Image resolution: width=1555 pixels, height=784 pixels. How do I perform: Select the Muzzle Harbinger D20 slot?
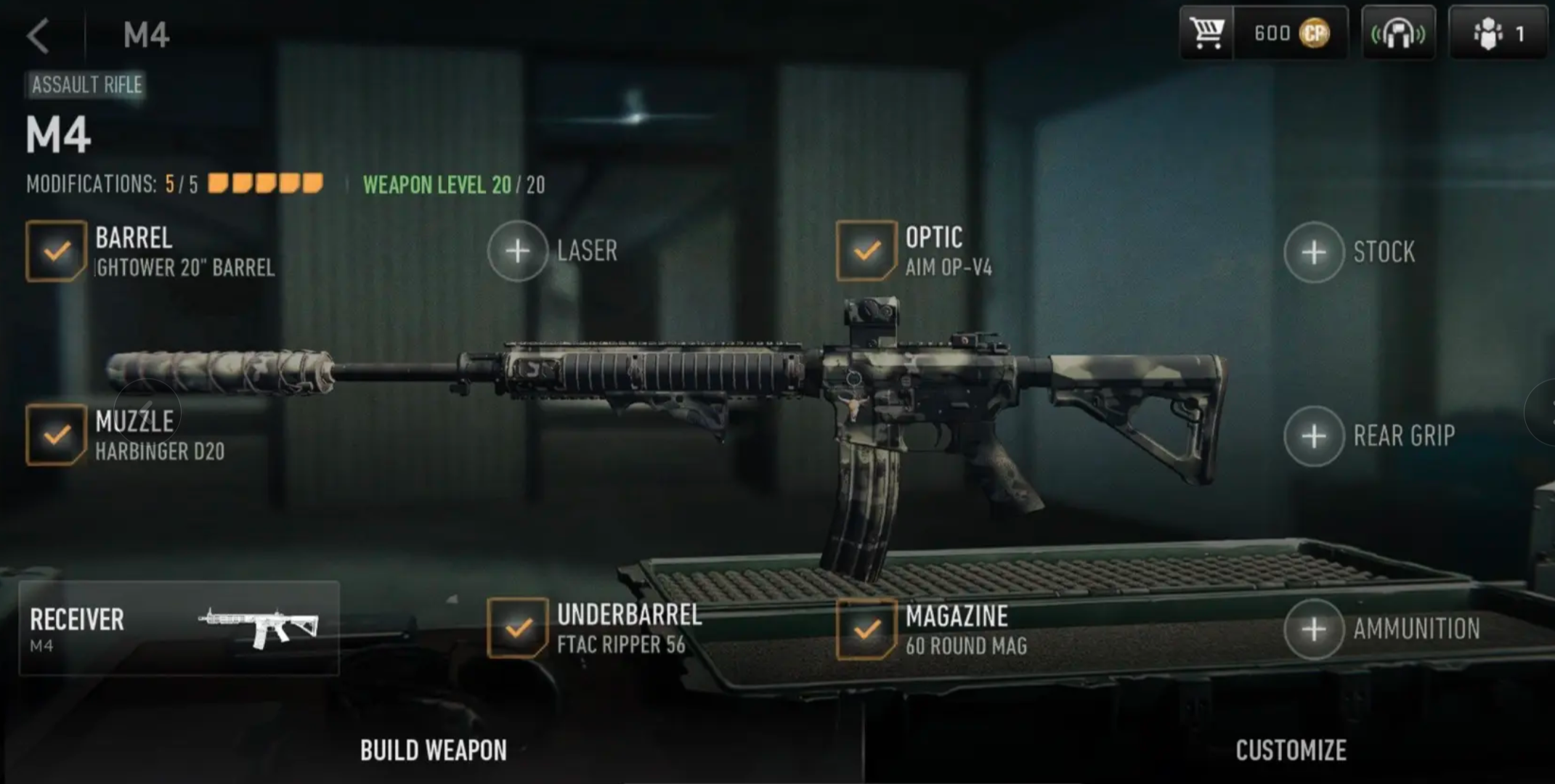(56, 435)
